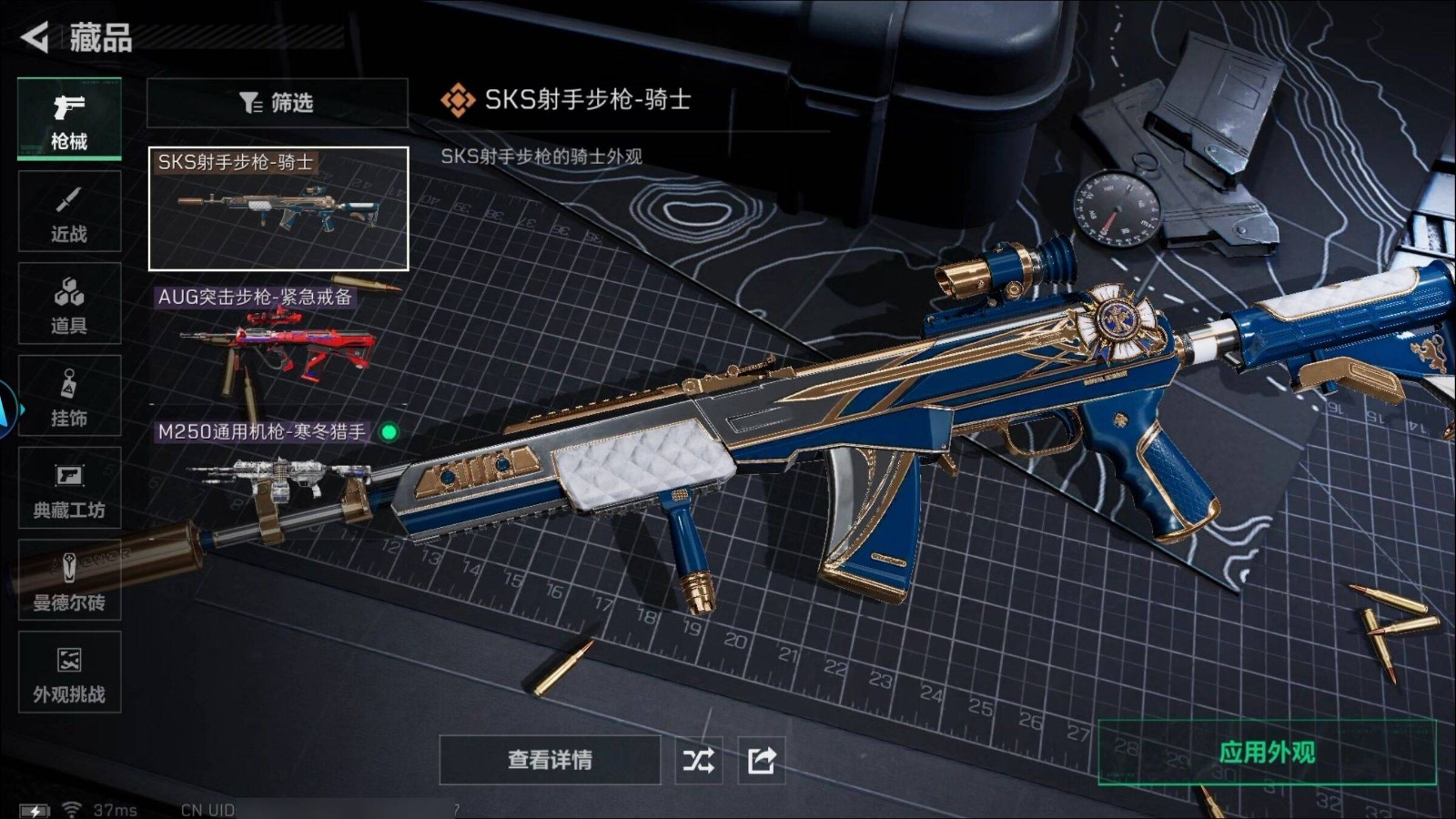Select the 道具 props category
The image size is (1456, 819).
pyautogui.click(x=69, y=304)
